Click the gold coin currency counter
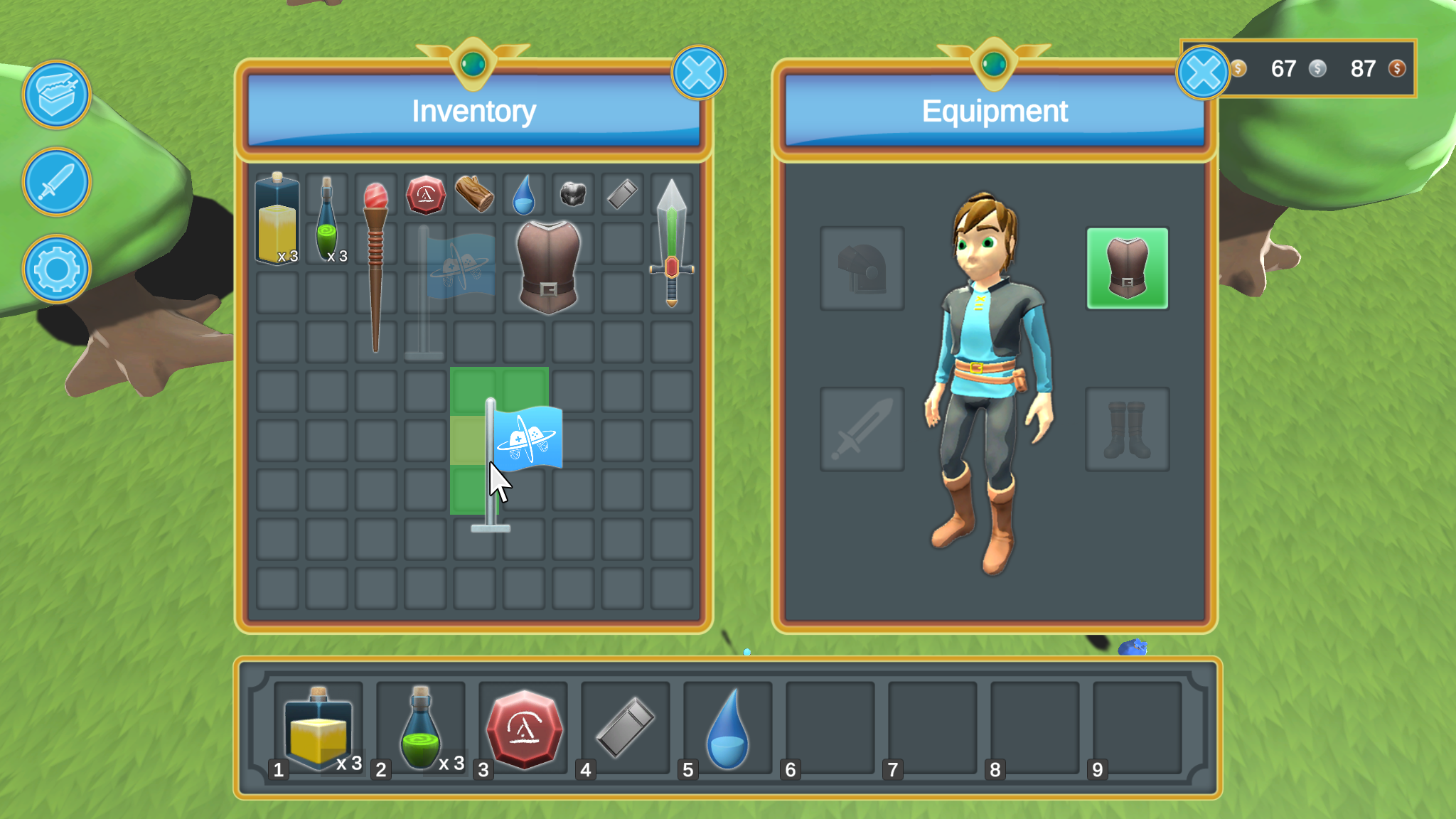This screenshot has width=1456, height=819. click(x=1262, y=69)
